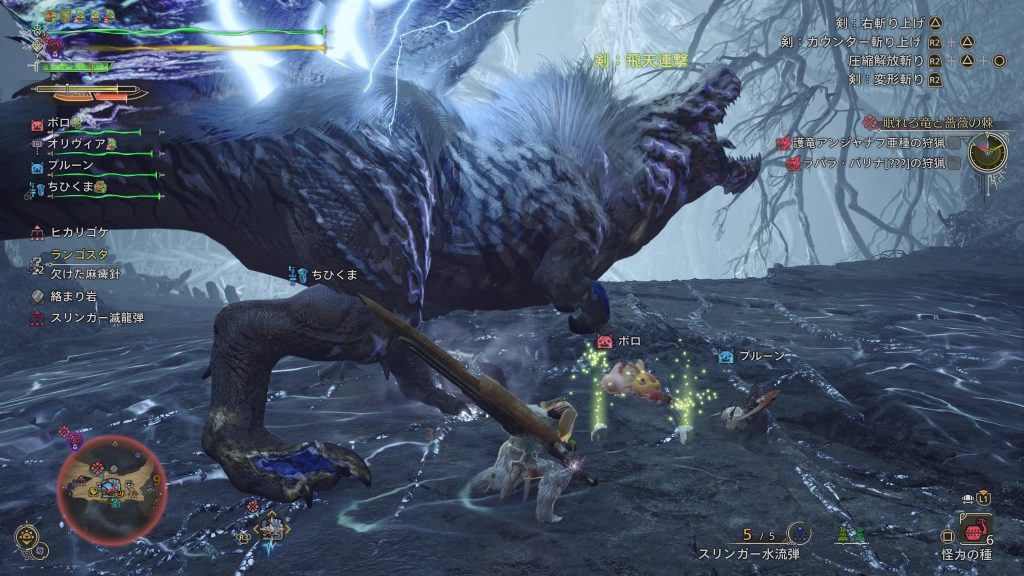Click the quest timer clock icon
Image resolution: width=1024 pixels, height=576 pixels.
(x=988, y=152)
